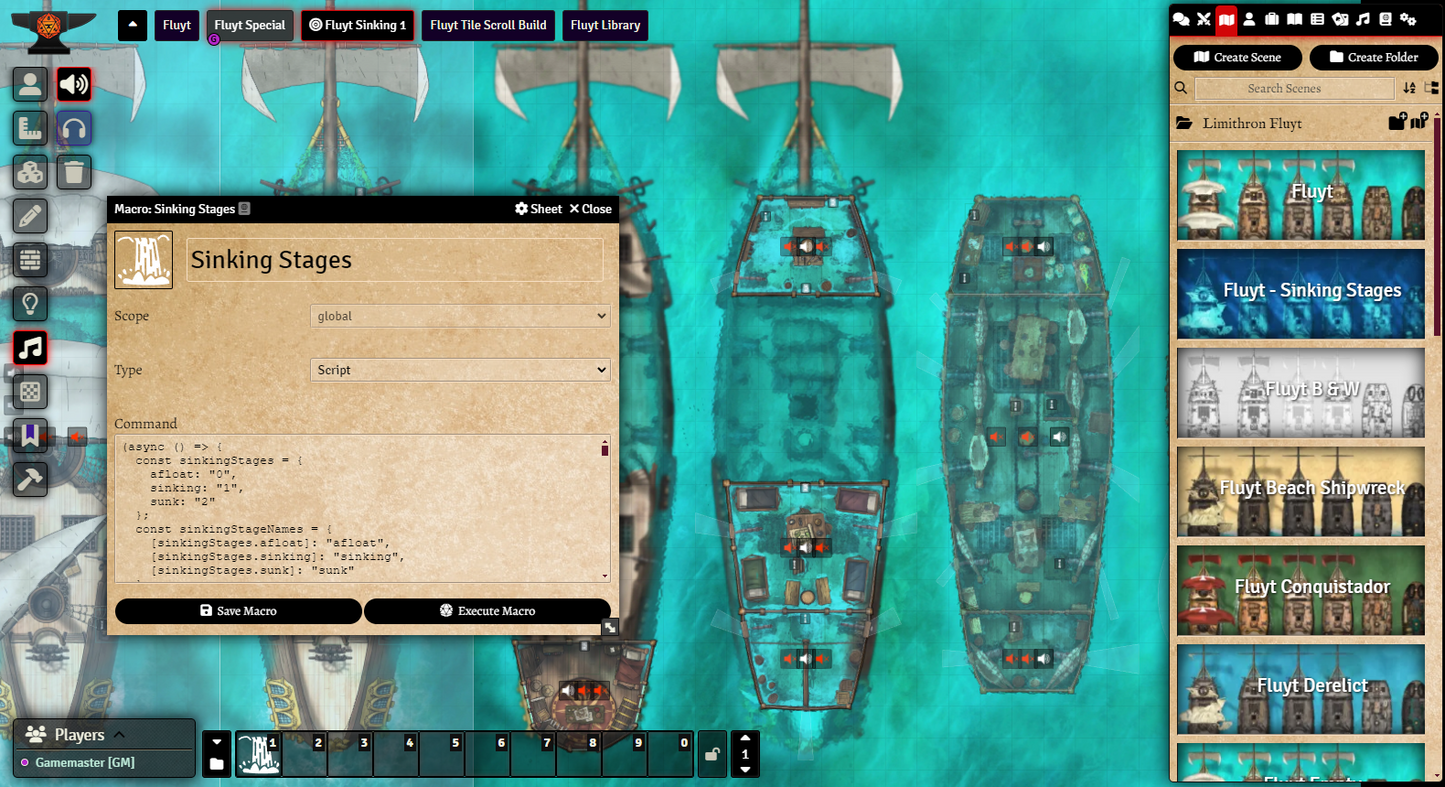Switch to the Fluyt Special scene
Image resolution: width=1445 pixels, height=787 pixels.
coord(249,25)
